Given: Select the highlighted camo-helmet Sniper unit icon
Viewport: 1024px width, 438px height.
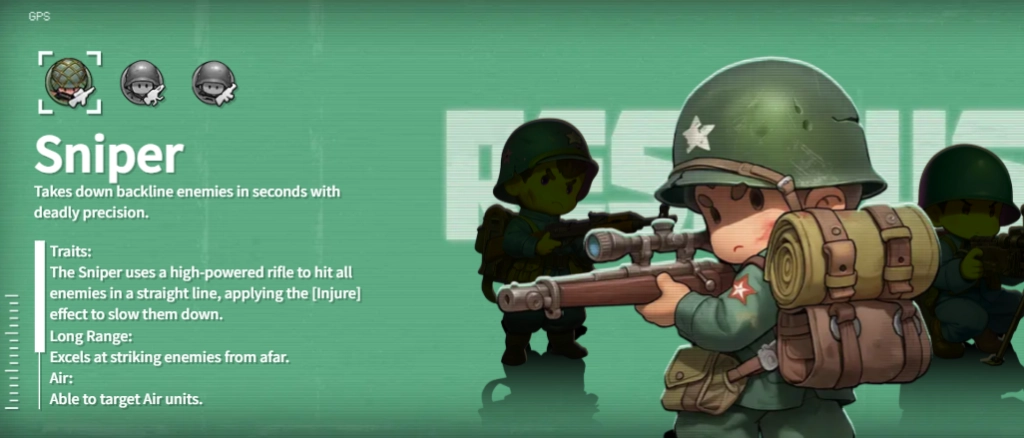Looking at the screenshot, I should [68, 82].
